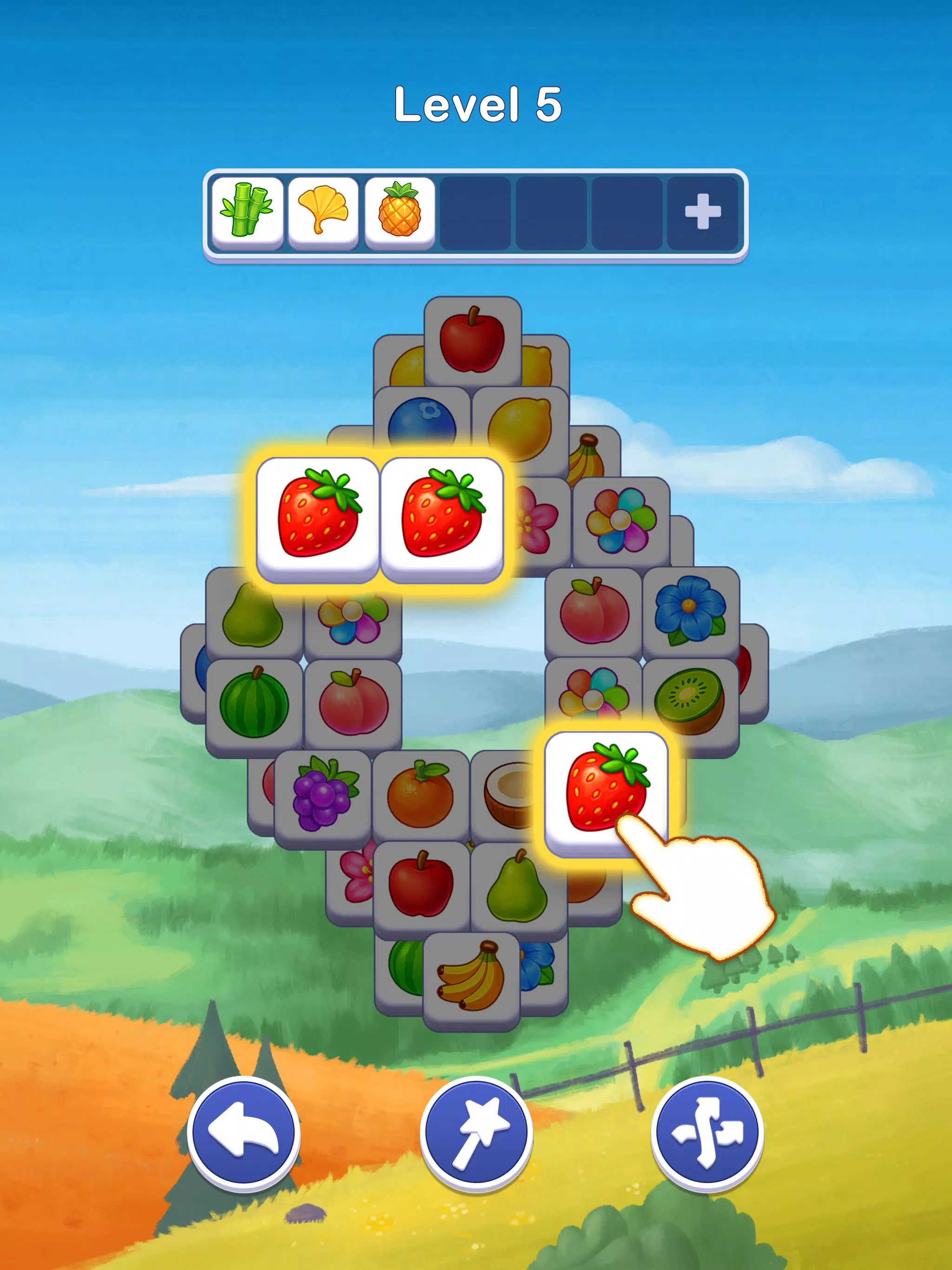Tap the ginkgo leaf tile in the tray
Image resolution: width=952 pixels, height=1270 pixels.
(324, 212)
